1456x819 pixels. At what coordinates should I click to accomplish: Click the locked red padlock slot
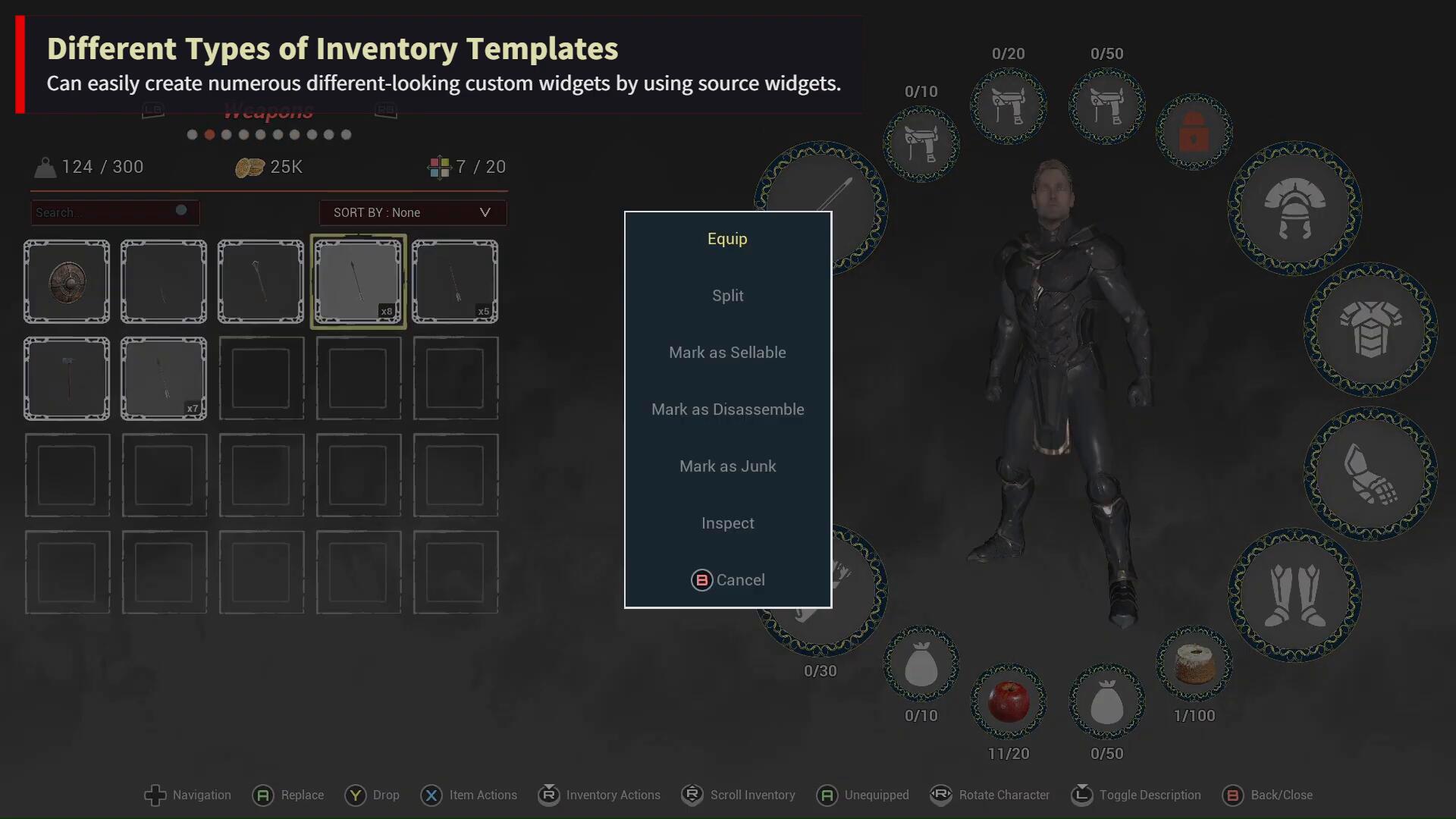[1194, 132]
